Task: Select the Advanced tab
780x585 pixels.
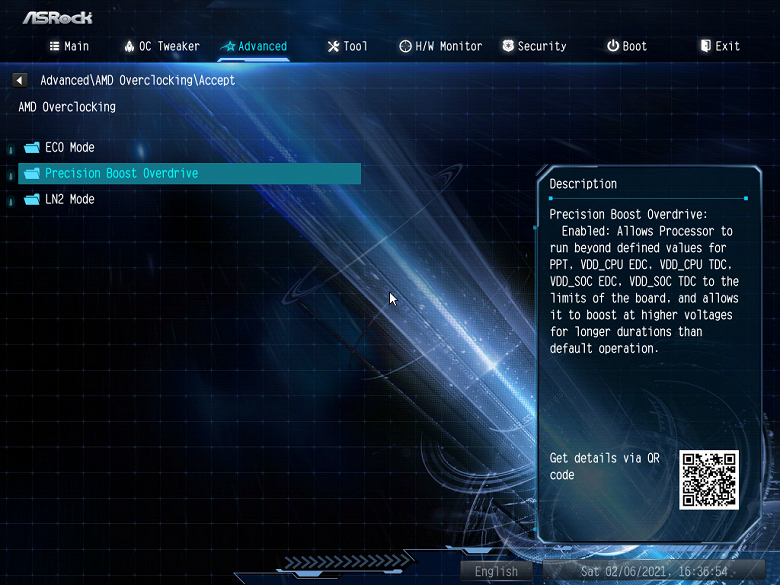Action: 254,46
